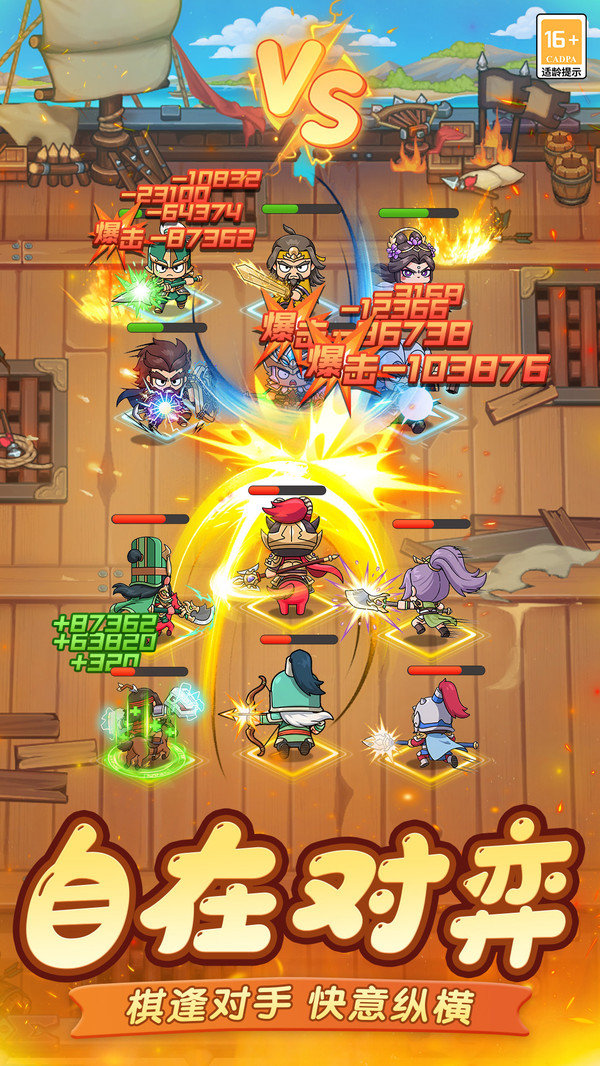Image resolution: width=600 pixels, height=1066 pixels.
Task: Open the 16+ CADPA age rating notice
Action: click(560, 47)
